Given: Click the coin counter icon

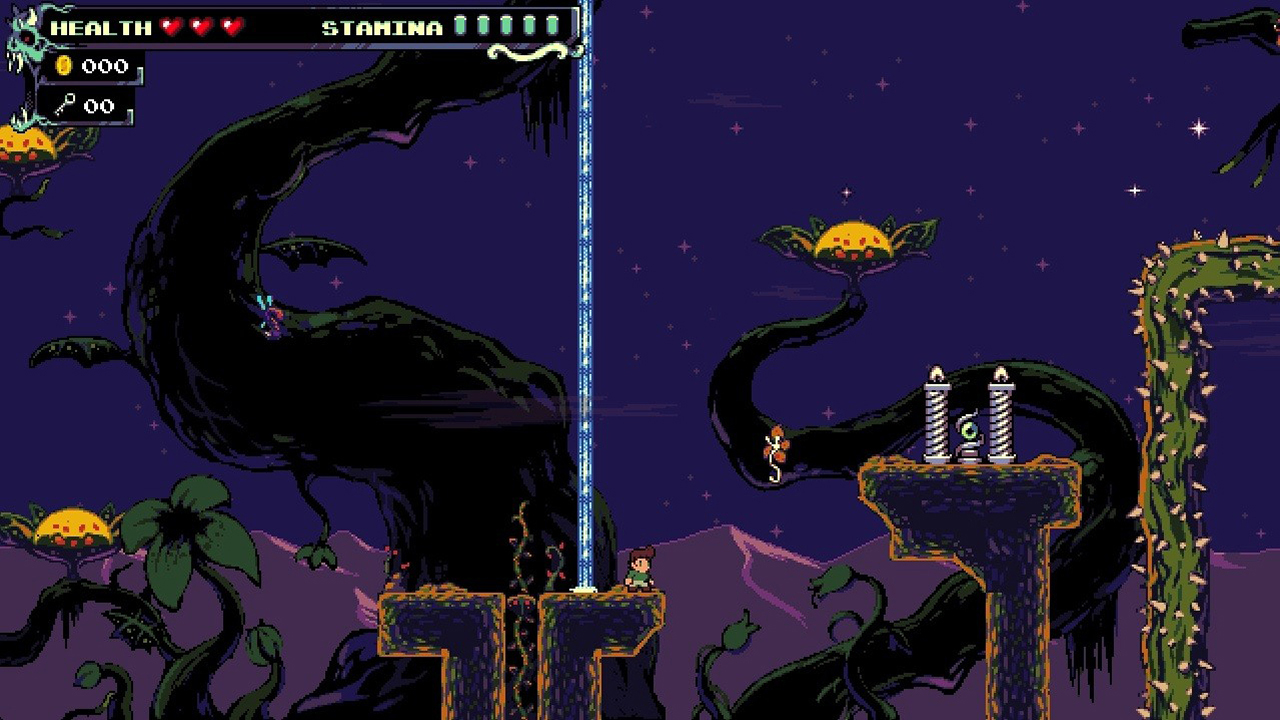Looking at the screenshot, I should pos(63,66).
